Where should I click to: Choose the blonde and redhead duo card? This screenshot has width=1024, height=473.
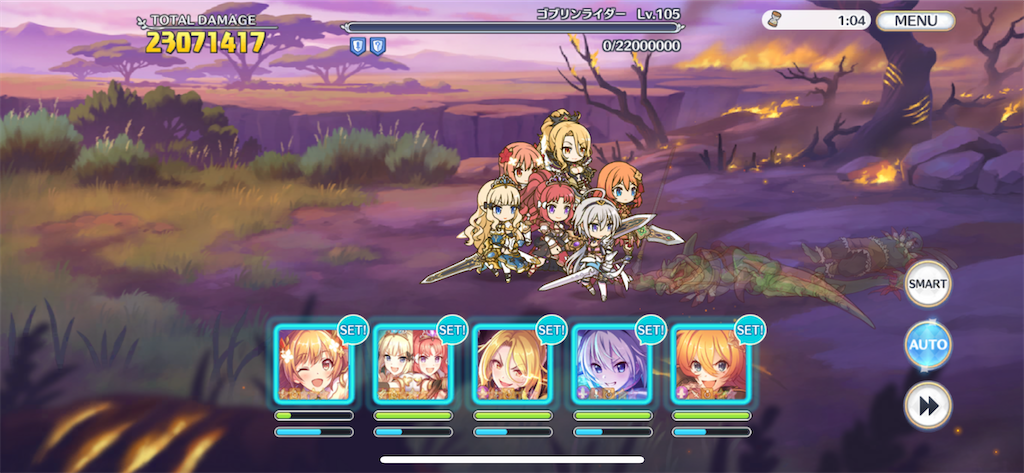(x=412, y=364)
